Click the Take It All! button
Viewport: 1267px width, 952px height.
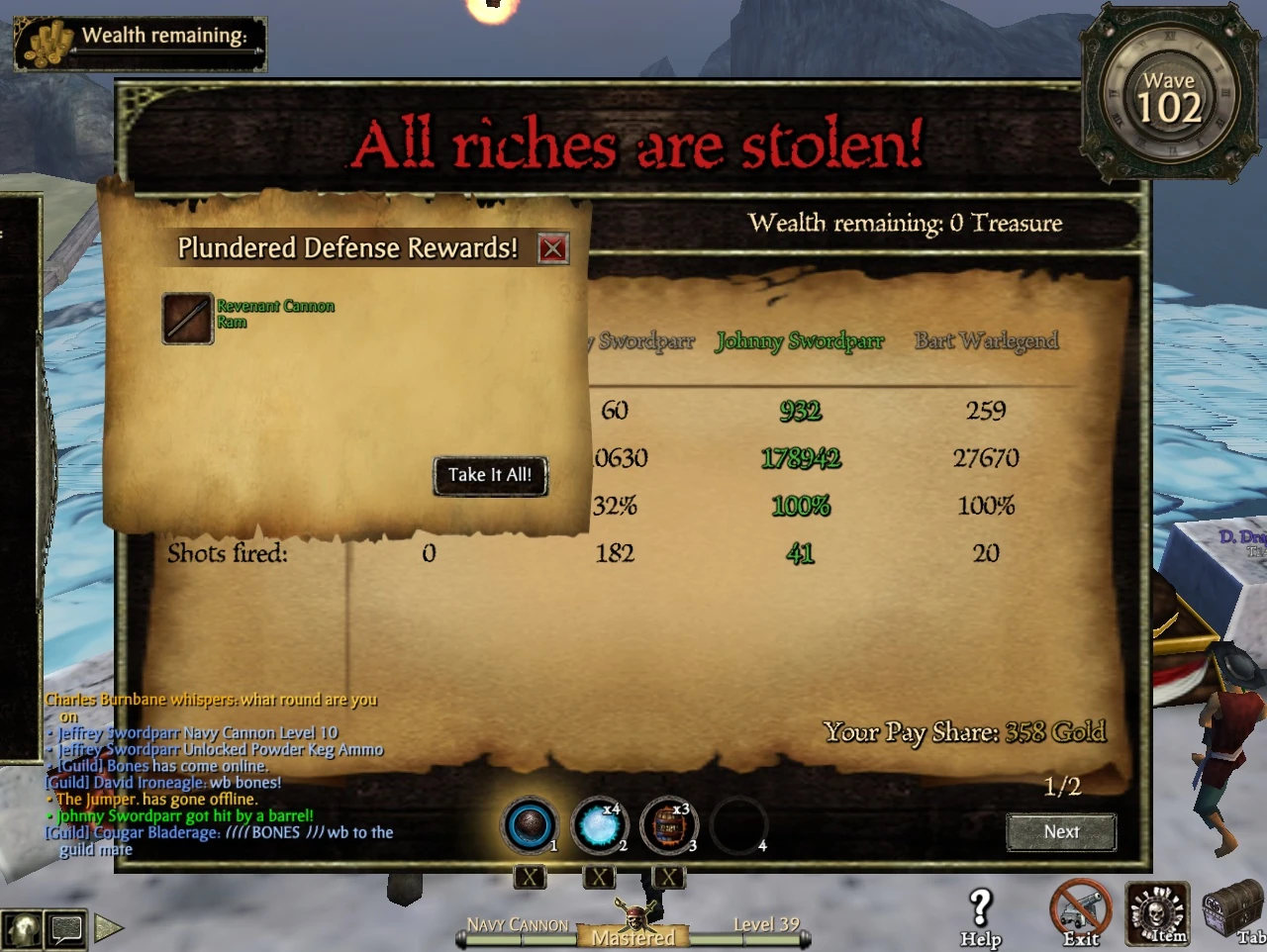(489, 475)
